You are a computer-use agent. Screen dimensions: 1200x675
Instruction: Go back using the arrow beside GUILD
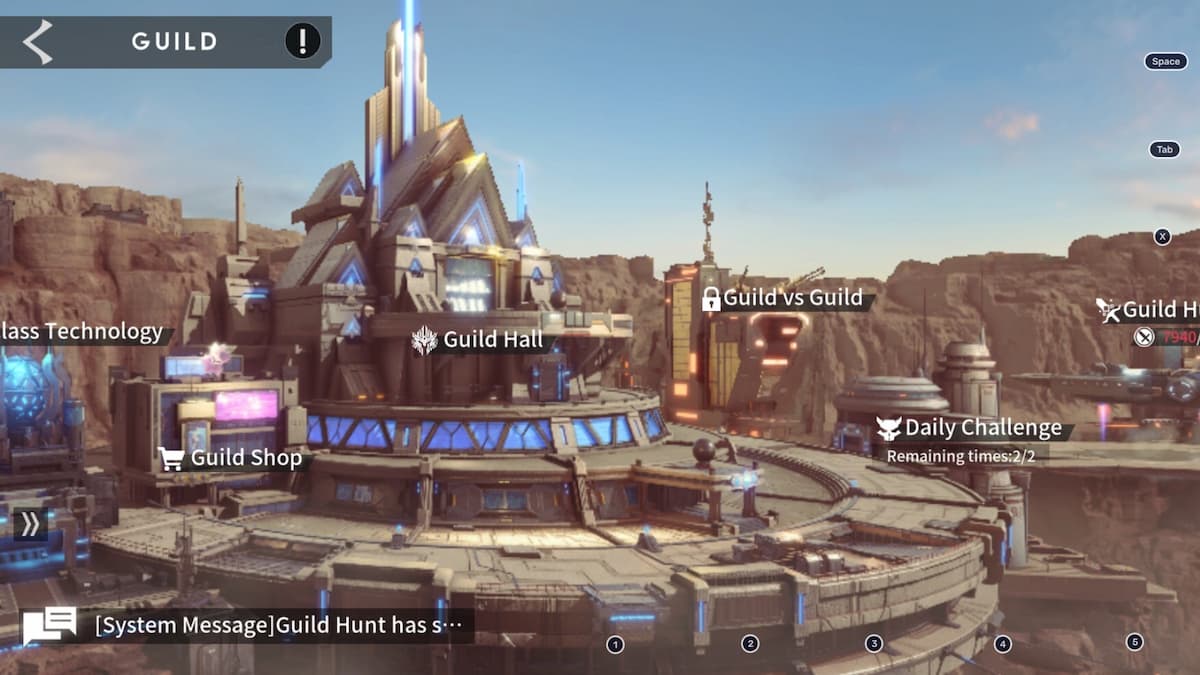[38, 42]
